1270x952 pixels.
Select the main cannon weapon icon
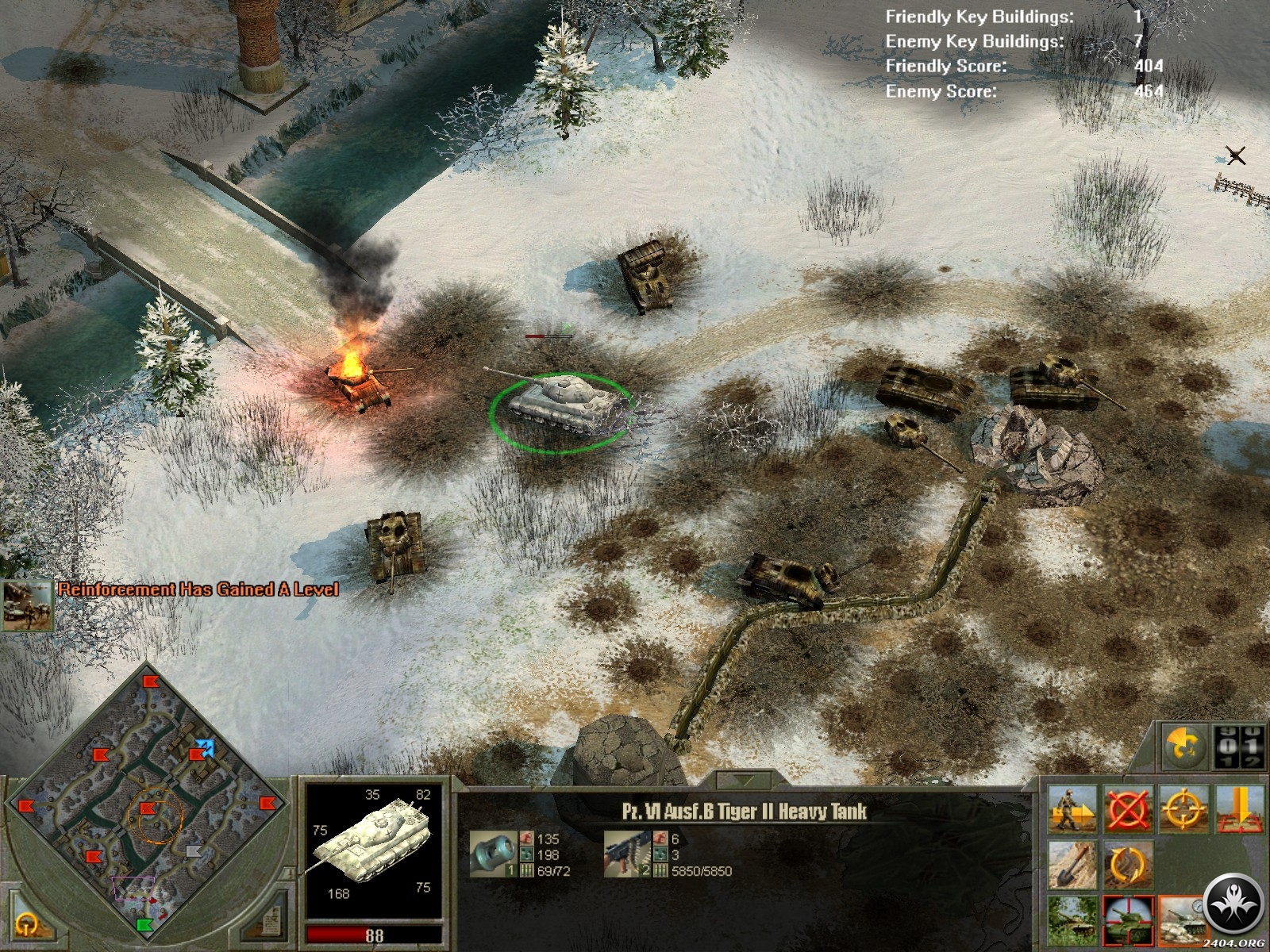coord(492,853)
